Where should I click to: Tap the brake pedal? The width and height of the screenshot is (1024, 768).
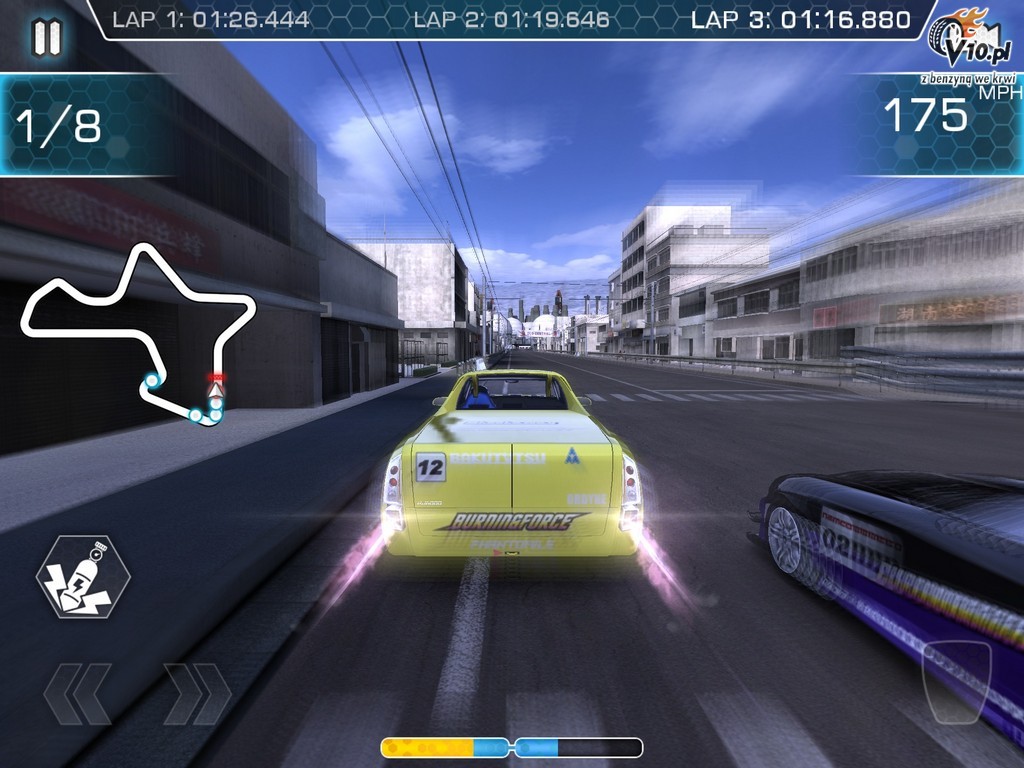click(x=956, y=682)
